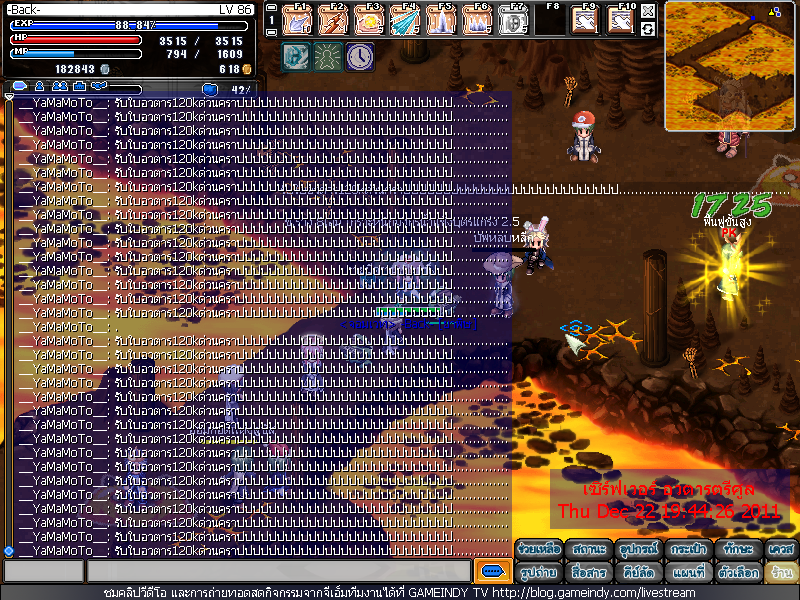Image resolution: width=800 pixels, height=600 pixels.
Task: Click the minimap in the corner
Action: (730, 65)
